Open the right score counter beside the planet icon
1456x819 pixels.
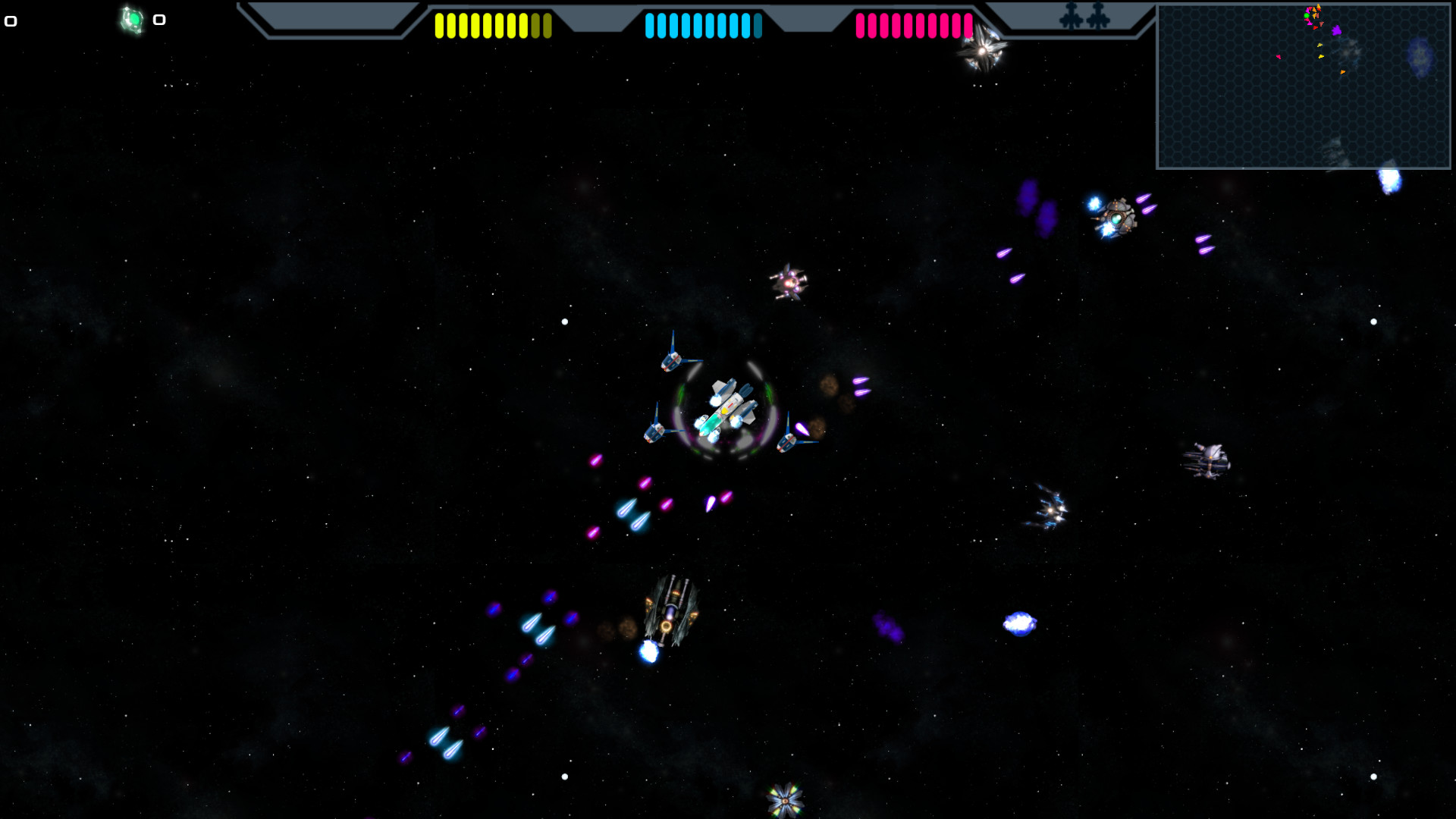point(159,19)
